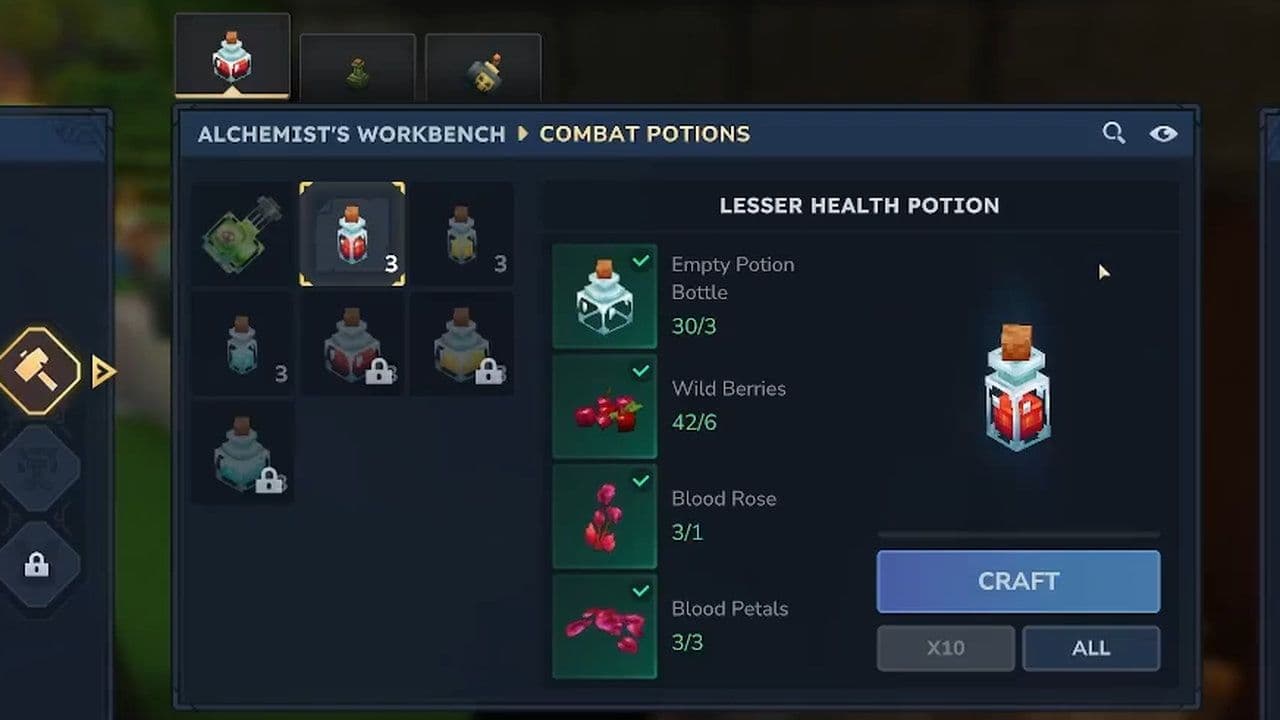Image resolution: width=1280 pixels, height=720 pixels.
Task: Select the green syringe recipe slot
Action: 242,234
